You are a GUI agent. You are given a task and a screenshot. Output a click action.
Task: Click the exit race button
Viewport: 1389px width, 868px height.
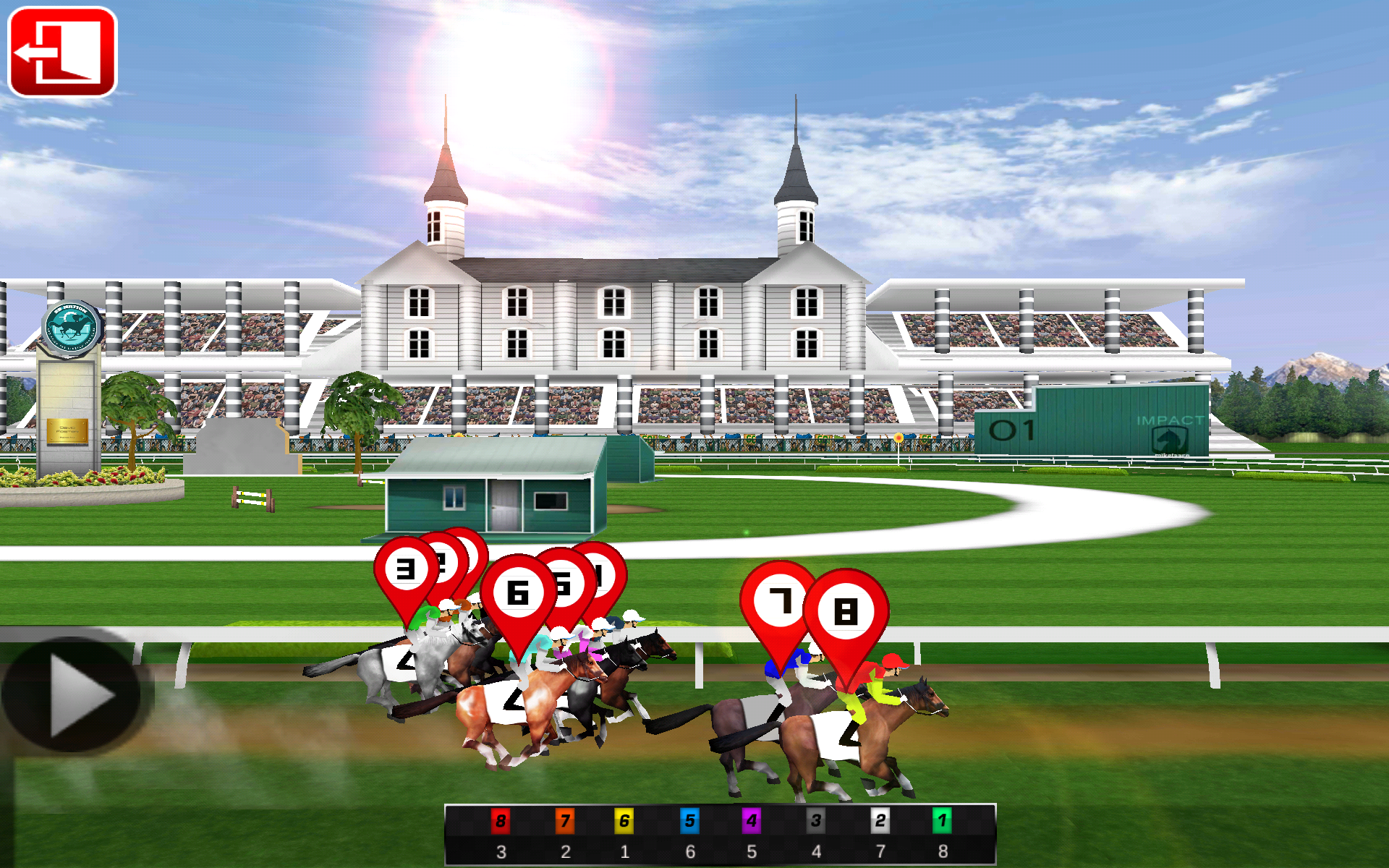coord(61,51)
